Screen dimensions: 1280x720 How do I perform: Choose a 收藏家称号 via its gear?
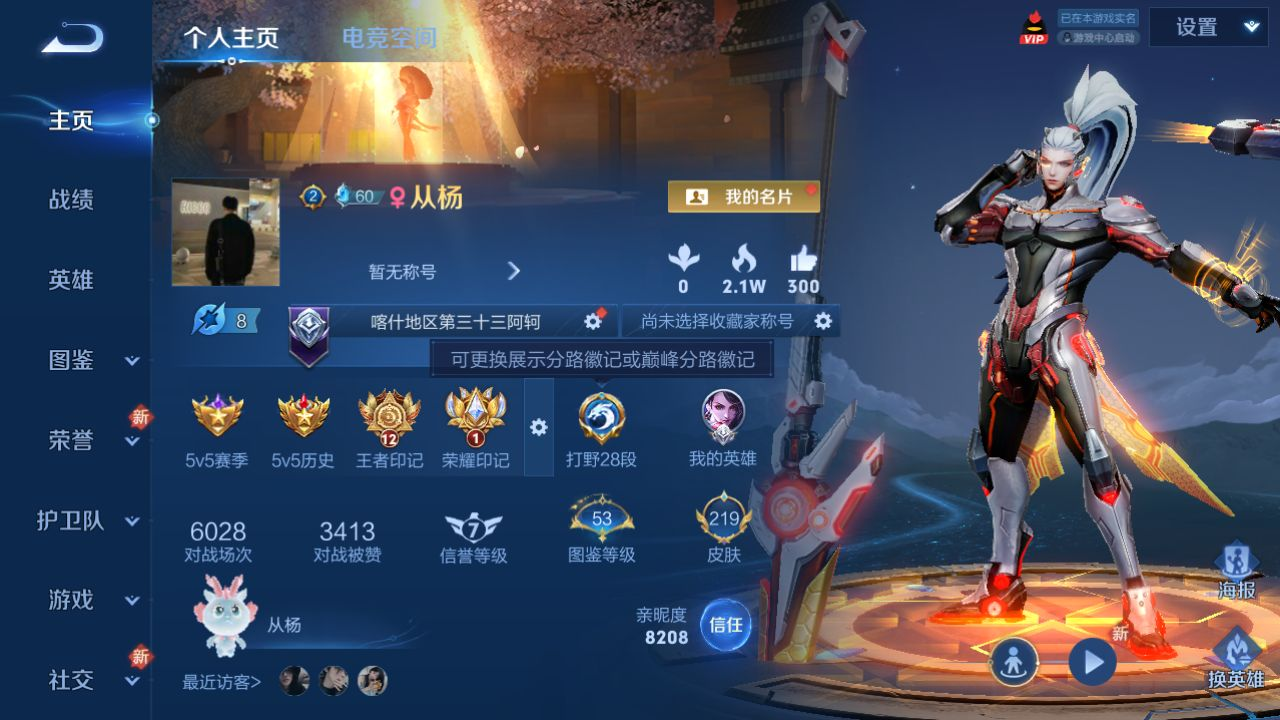click(823, 321)
